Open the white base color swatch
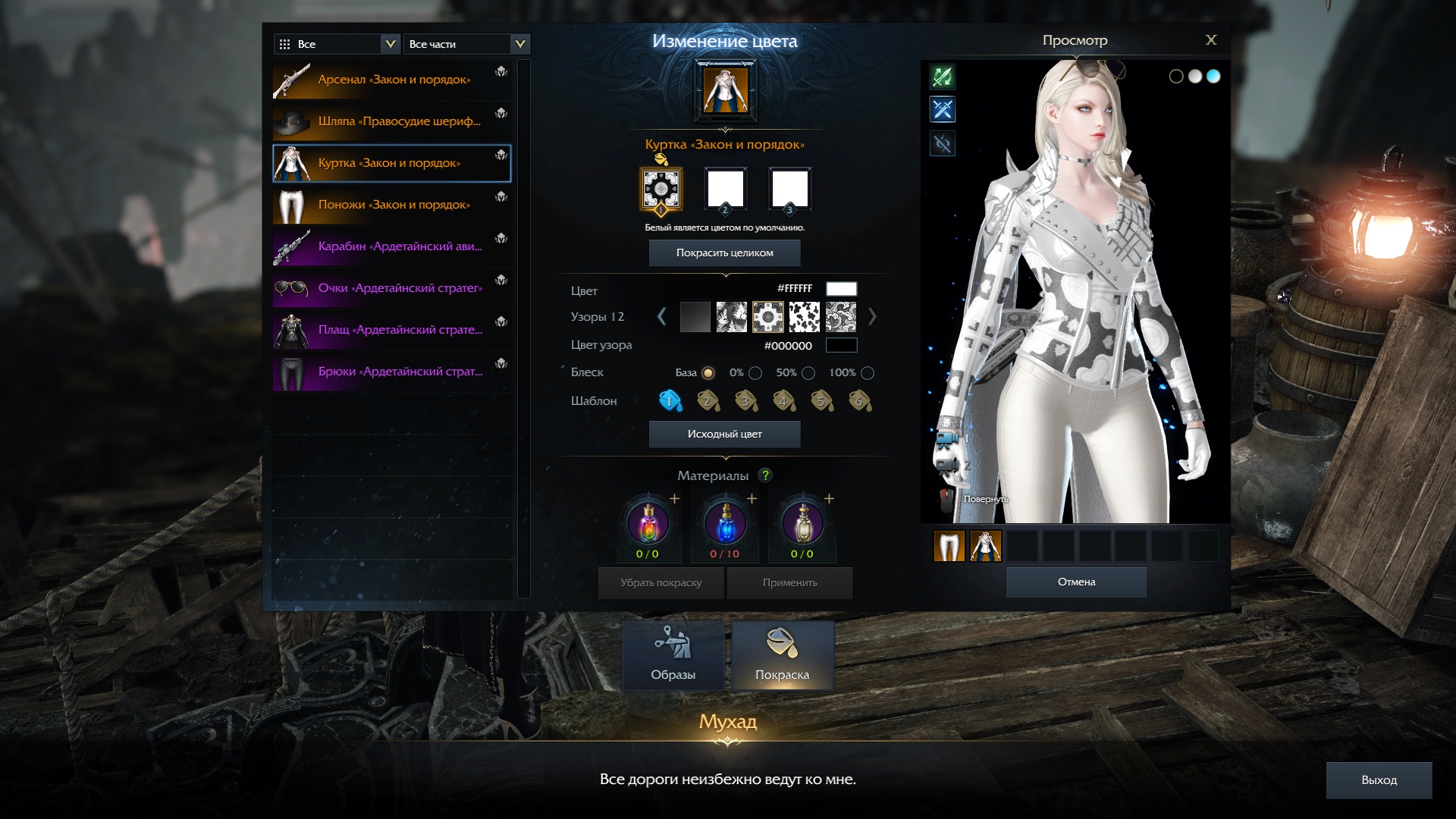Viewport: 1456px width, 819px height. click(x=841, y=289)
